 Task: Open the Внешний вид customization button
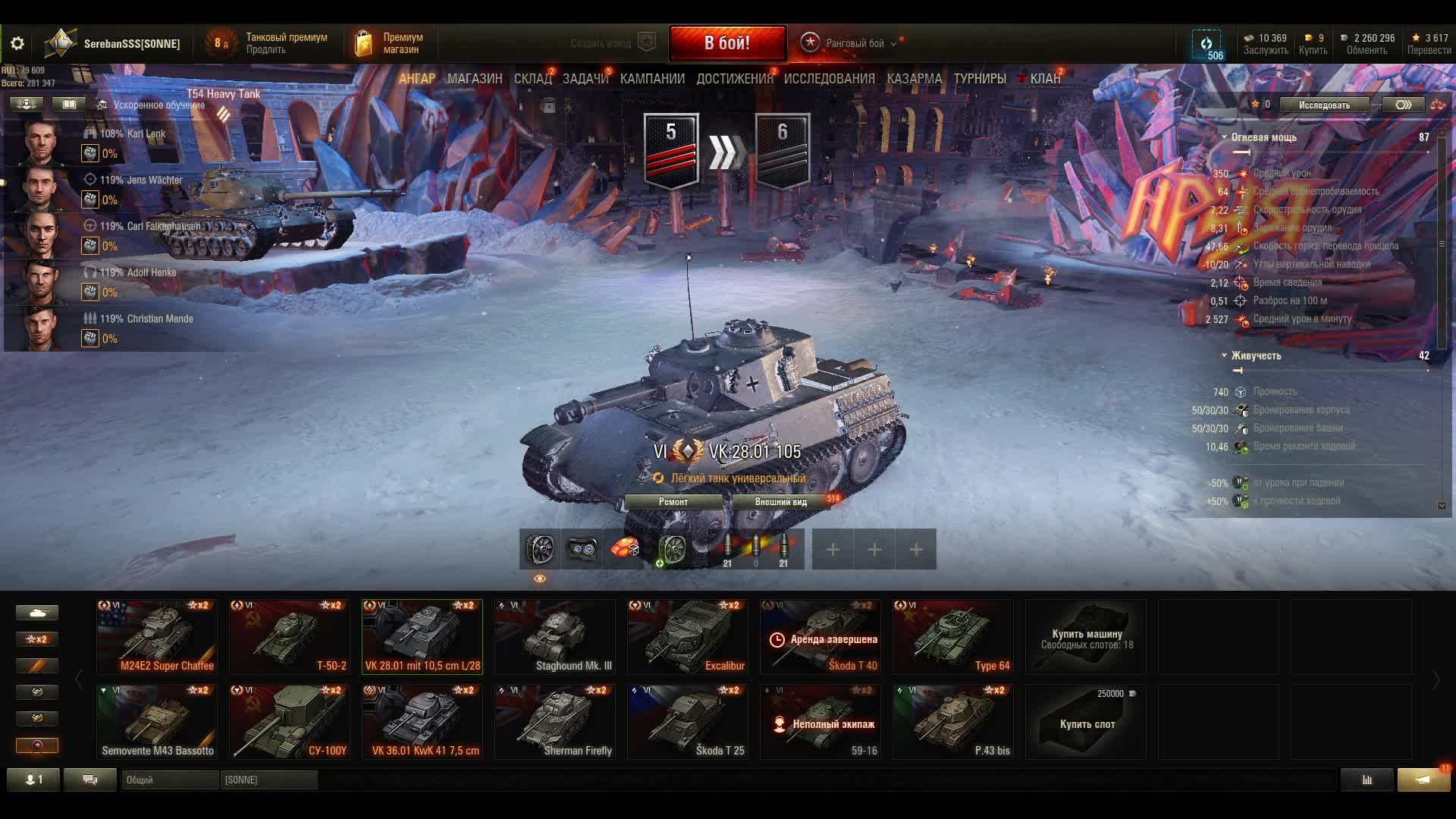(780, 502)
